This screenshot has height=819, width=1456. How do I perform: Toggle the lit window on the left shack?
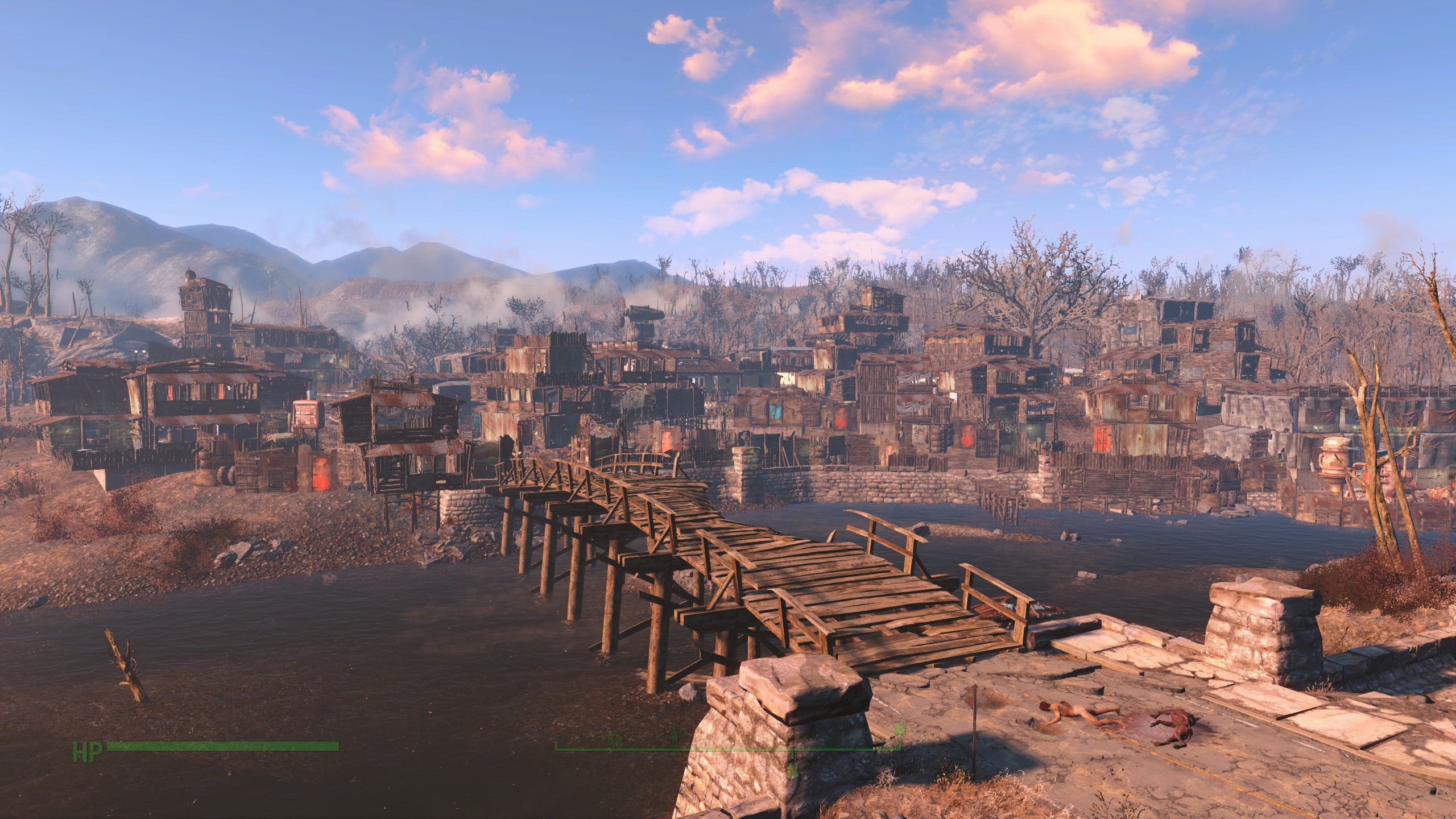pos(68,433)
